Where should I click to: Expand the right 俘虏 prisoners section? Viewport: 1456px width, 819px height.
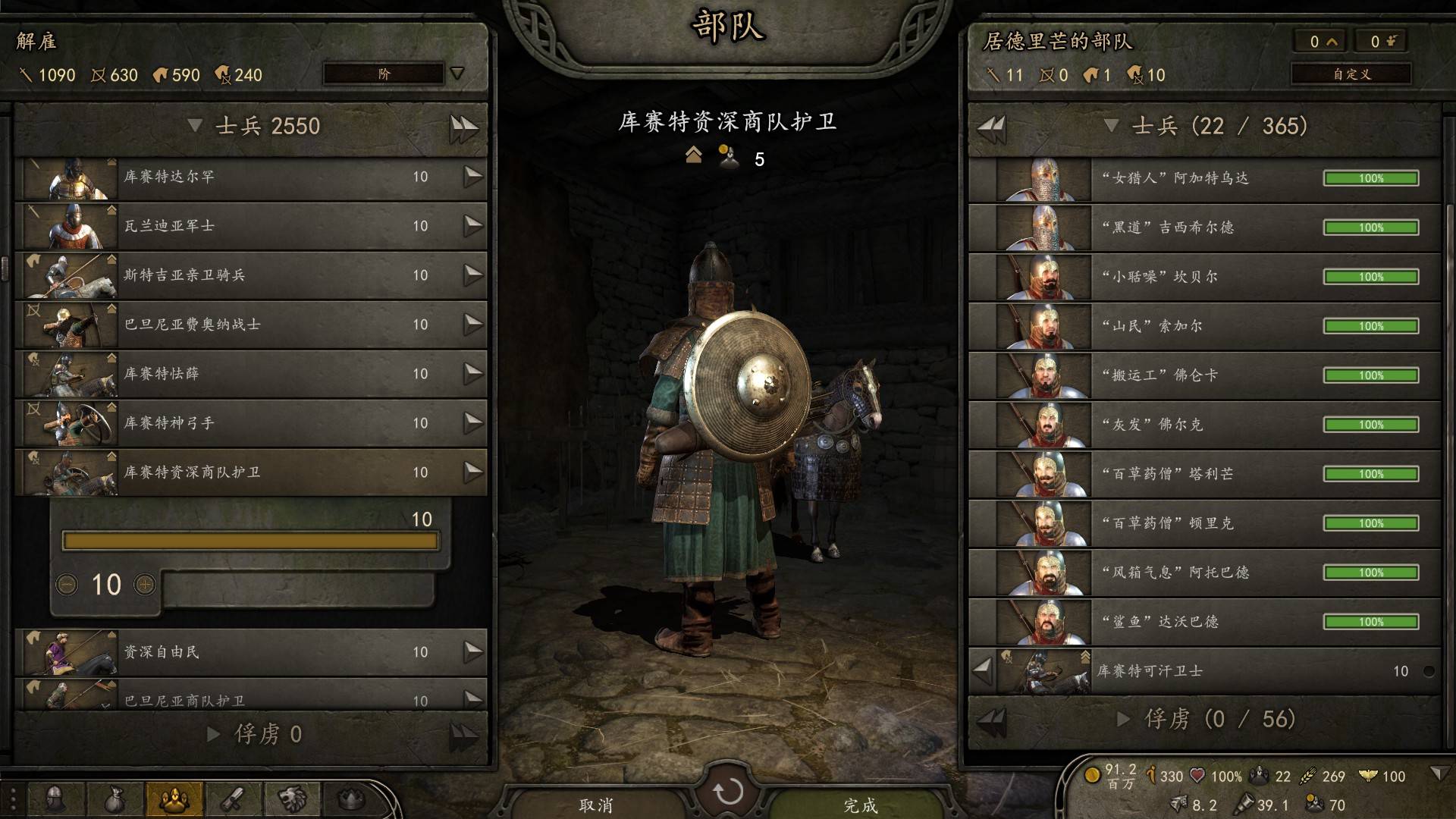1125,719
